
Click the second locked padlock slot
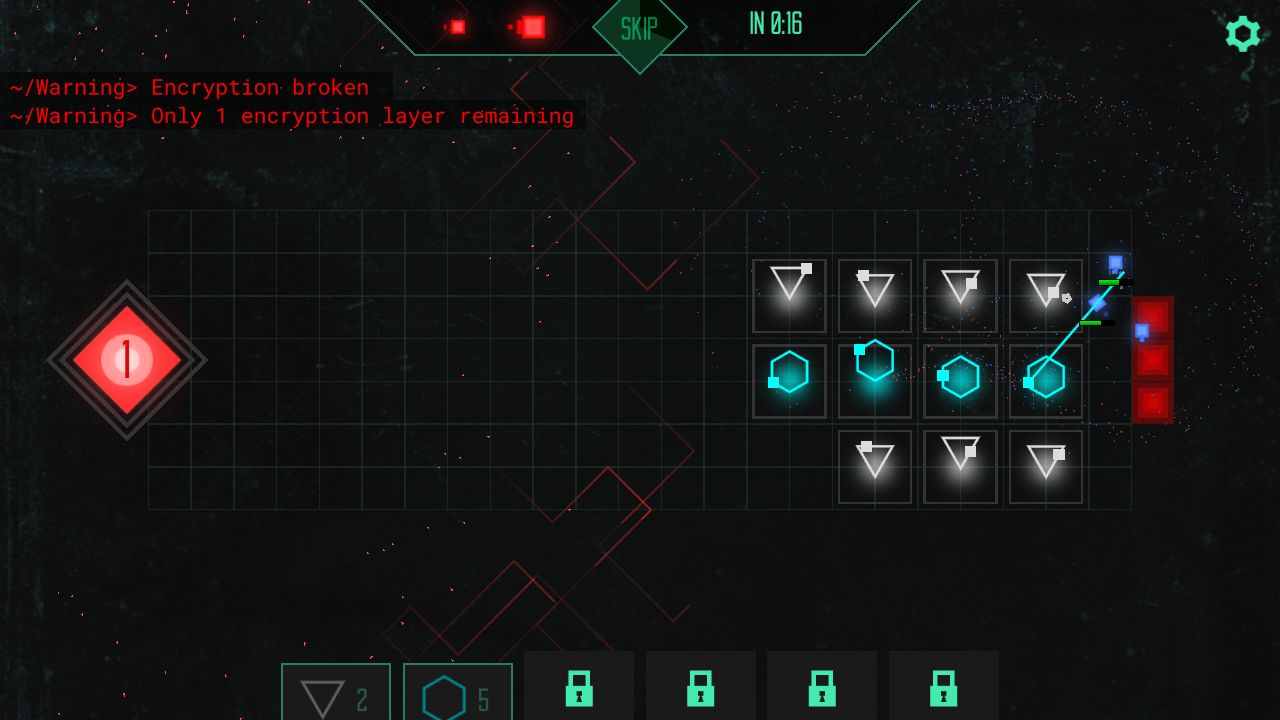[x=701, y=692]
